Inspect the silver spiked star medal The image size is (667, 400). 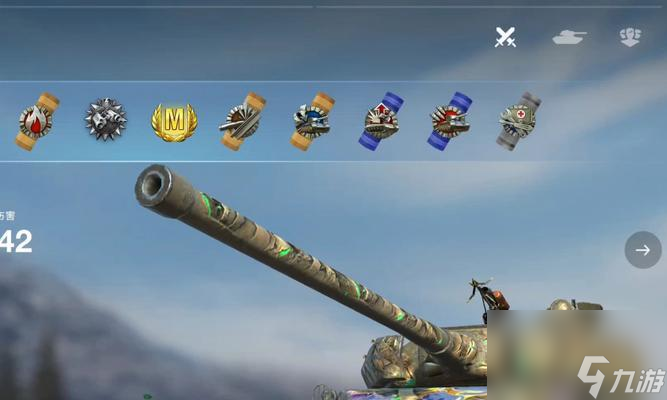tap(105, 121)
